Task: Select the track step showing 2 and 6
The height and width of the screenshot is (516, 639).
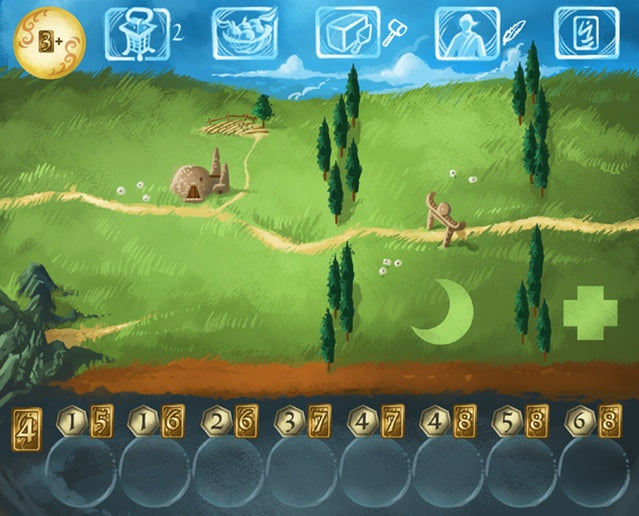Action: pyautogui.click(x=231, y=423)
